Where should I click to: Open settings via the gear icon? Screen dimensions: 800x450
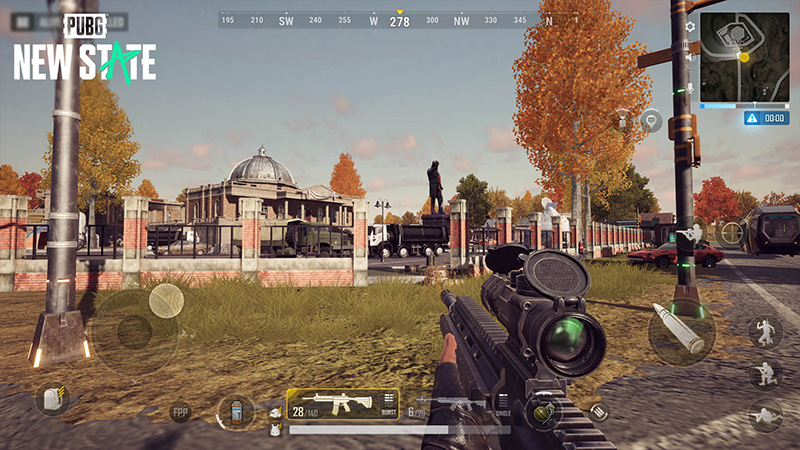689,26
